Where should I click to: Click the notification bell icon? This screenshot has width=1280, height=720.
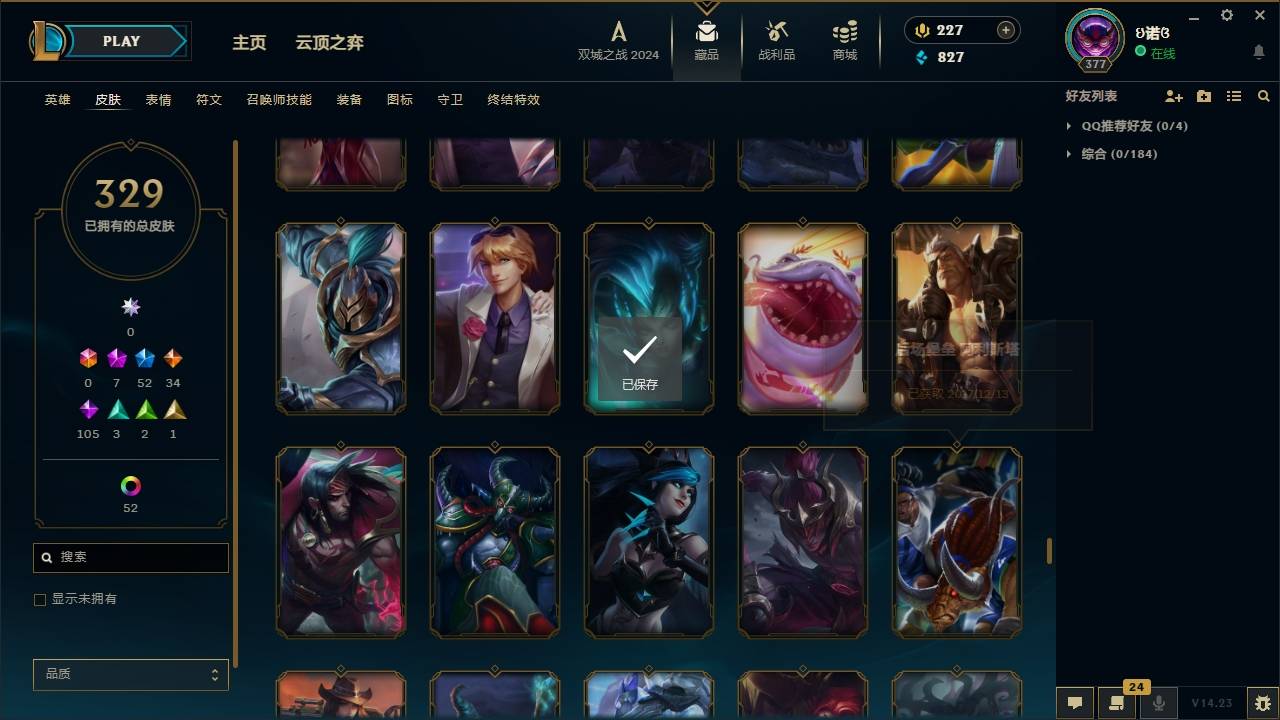tap(1259, 50)
